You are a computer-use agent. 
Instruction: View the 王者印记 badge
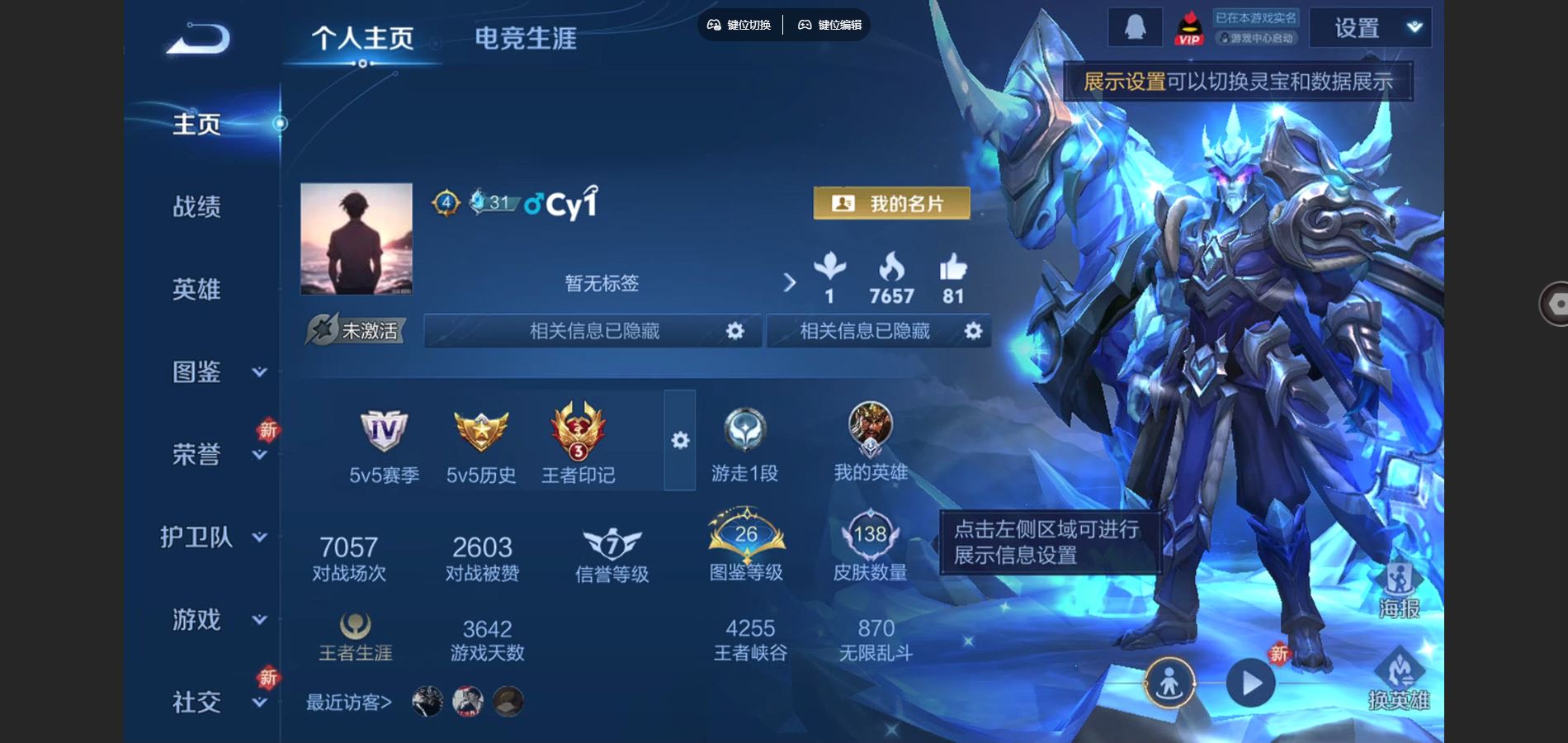(x=578, y=443)
